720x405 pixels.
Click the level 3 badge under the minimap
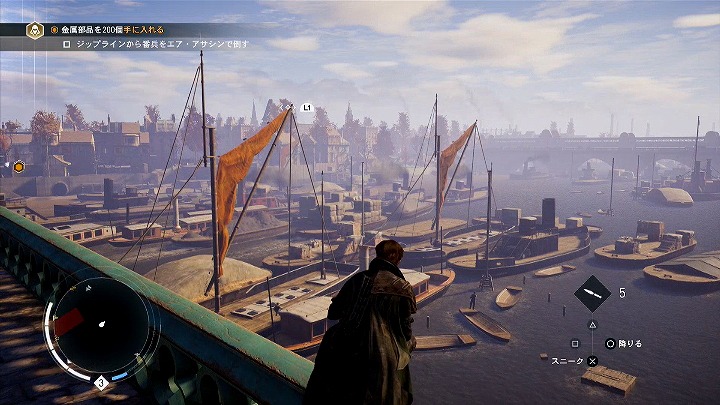100,382
